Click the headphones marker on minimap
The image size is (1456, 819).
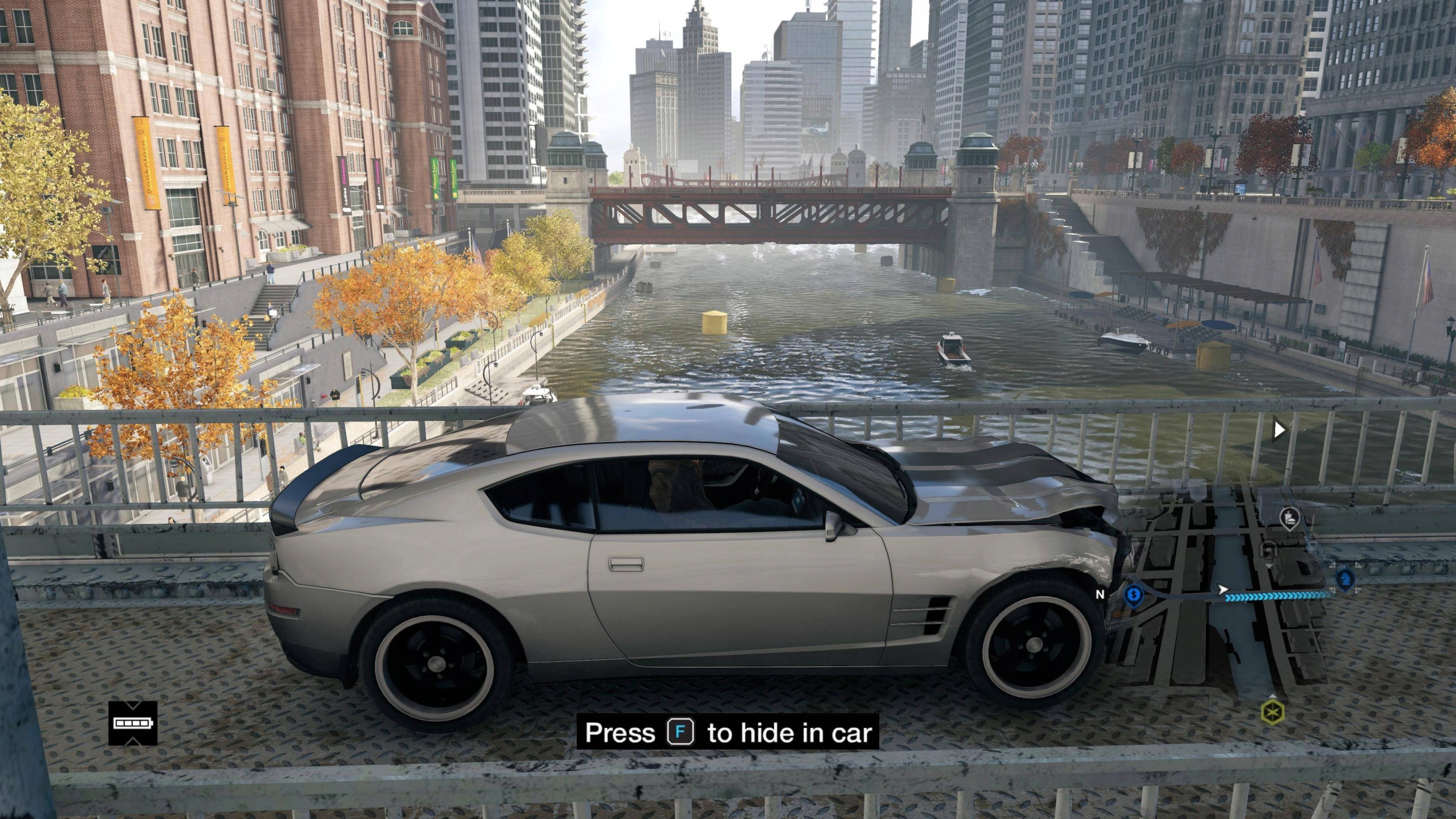[x=1269, y=551]
